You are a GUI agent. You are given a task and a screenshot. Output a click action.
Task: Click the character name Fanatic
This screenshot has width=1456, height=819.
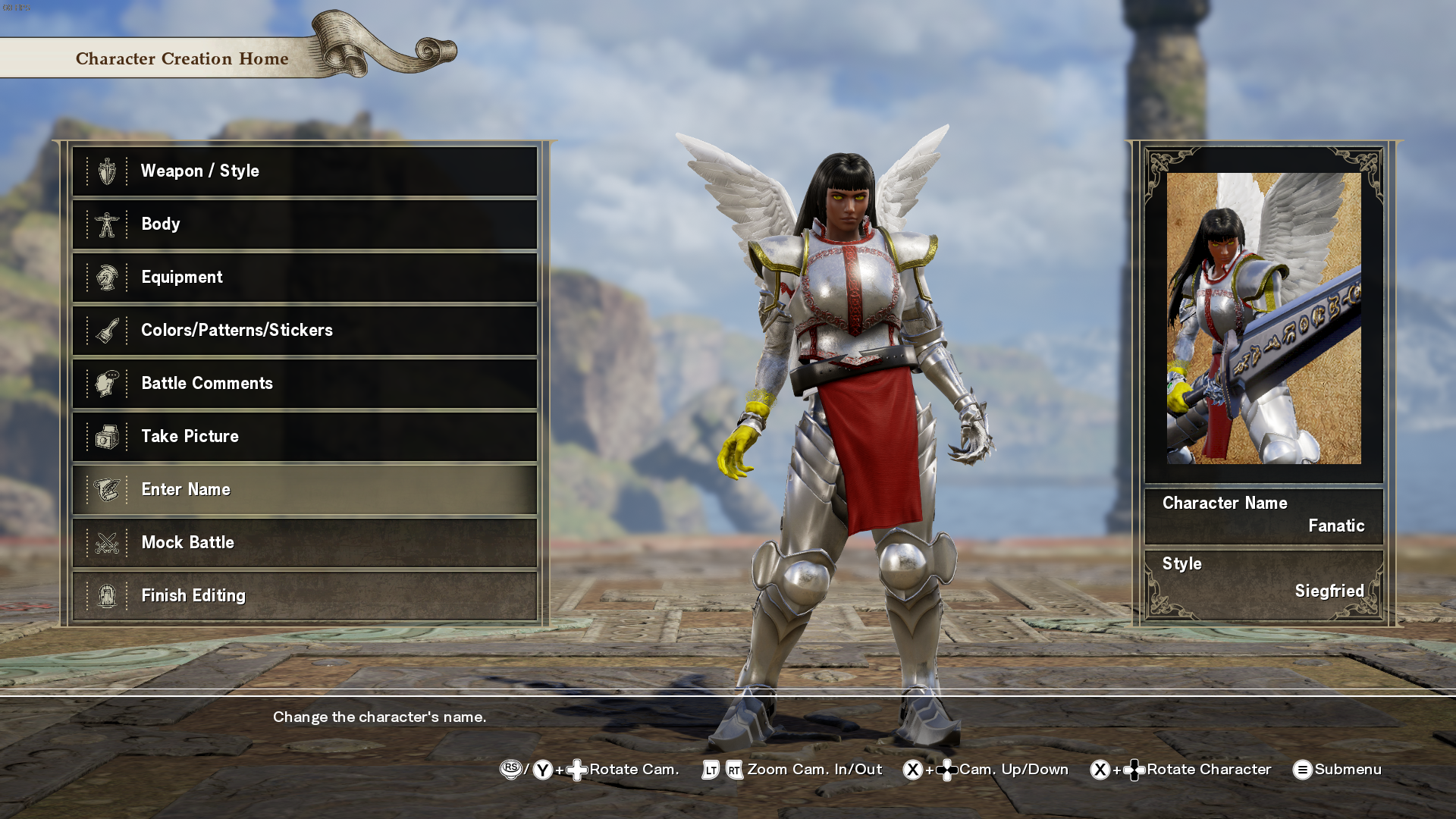tap(1337, 526)
